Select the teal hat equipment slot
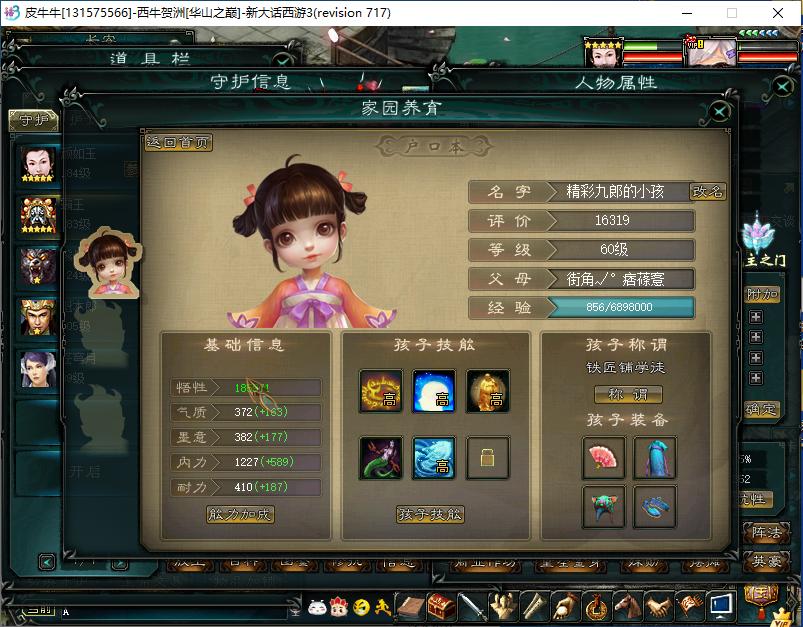 (604, 507)
